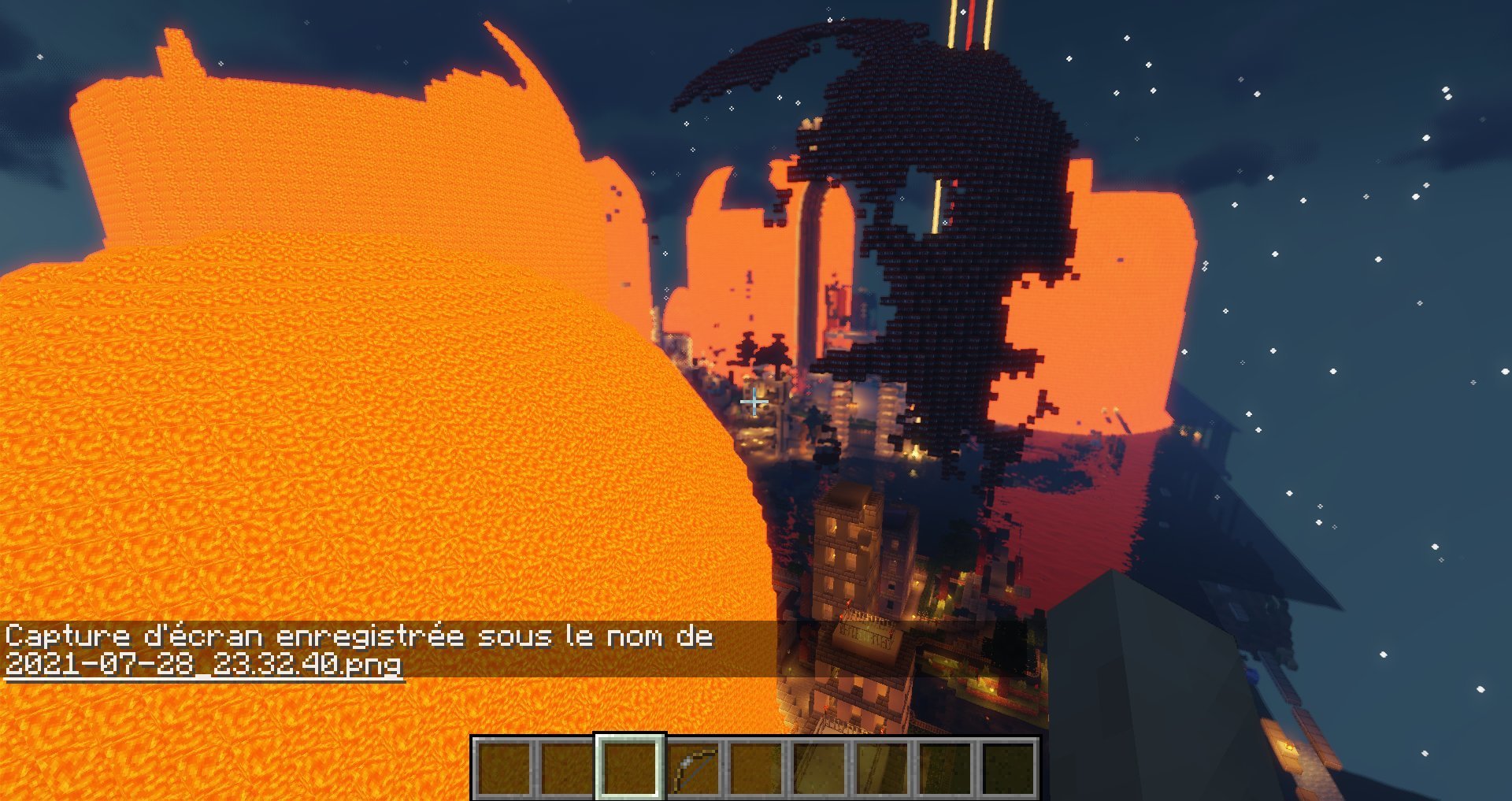Select the bow hotbar slot
The width and height of the screenshot is (1512, 801).
coord(694,768)
